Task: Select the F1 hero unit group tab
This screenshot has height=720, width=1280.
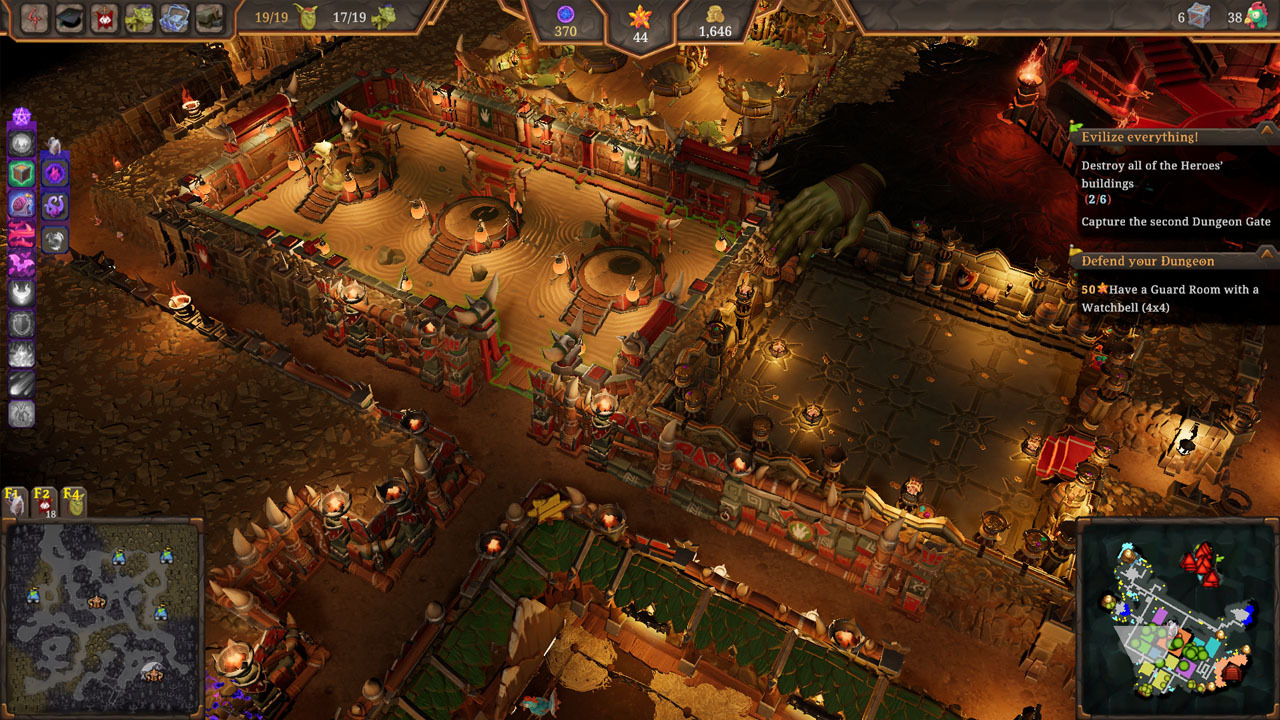Action: tap(15, 501)
